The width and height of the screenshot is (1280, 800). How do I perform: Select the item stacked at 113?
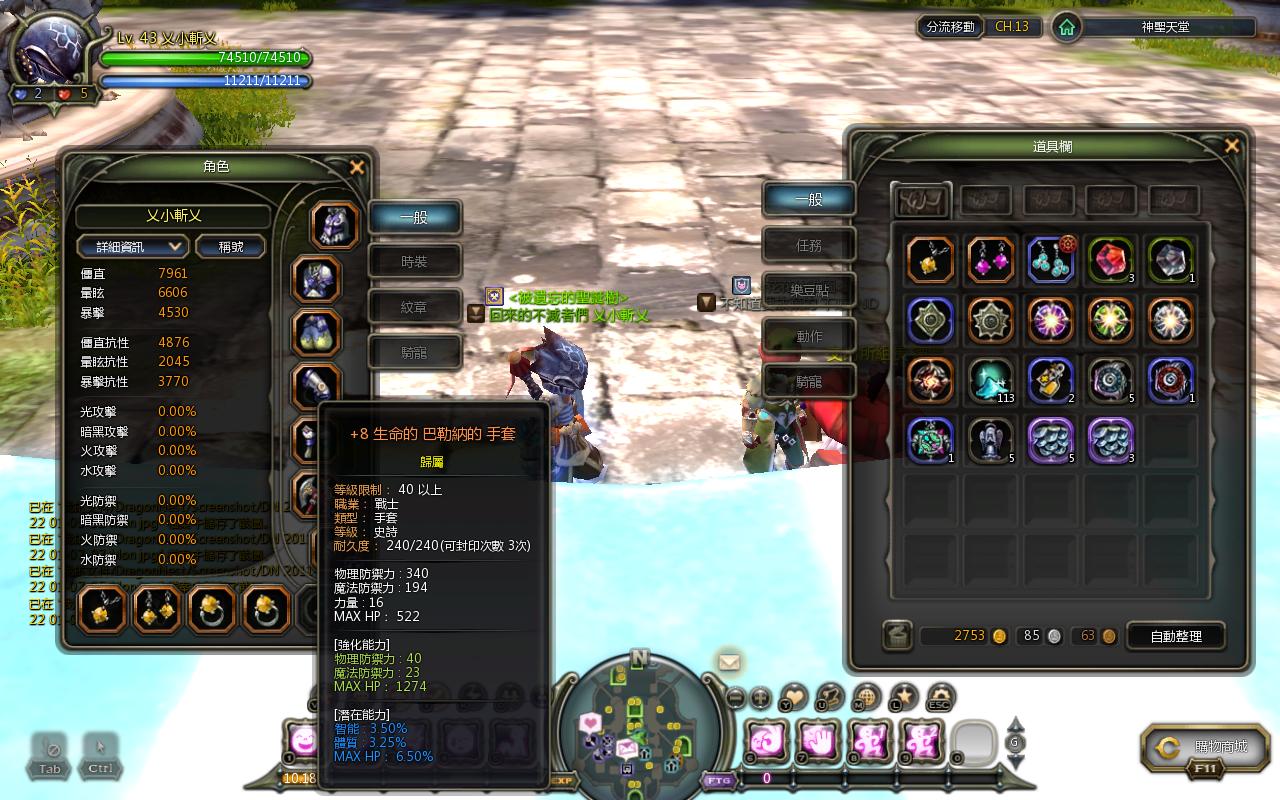(x=991, y=381)
